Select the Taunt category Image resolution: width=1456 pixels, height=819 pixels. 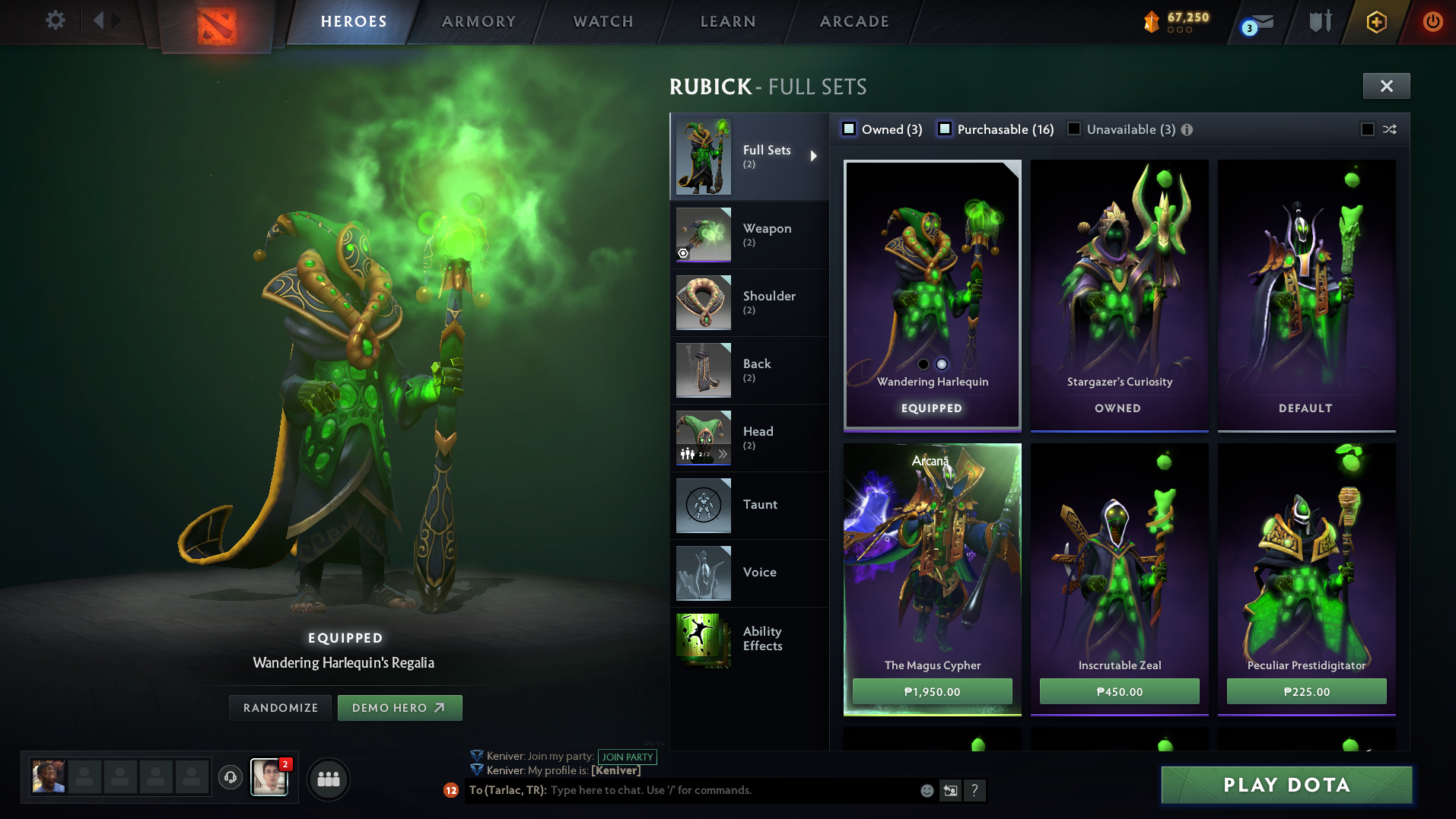(760, 504)
